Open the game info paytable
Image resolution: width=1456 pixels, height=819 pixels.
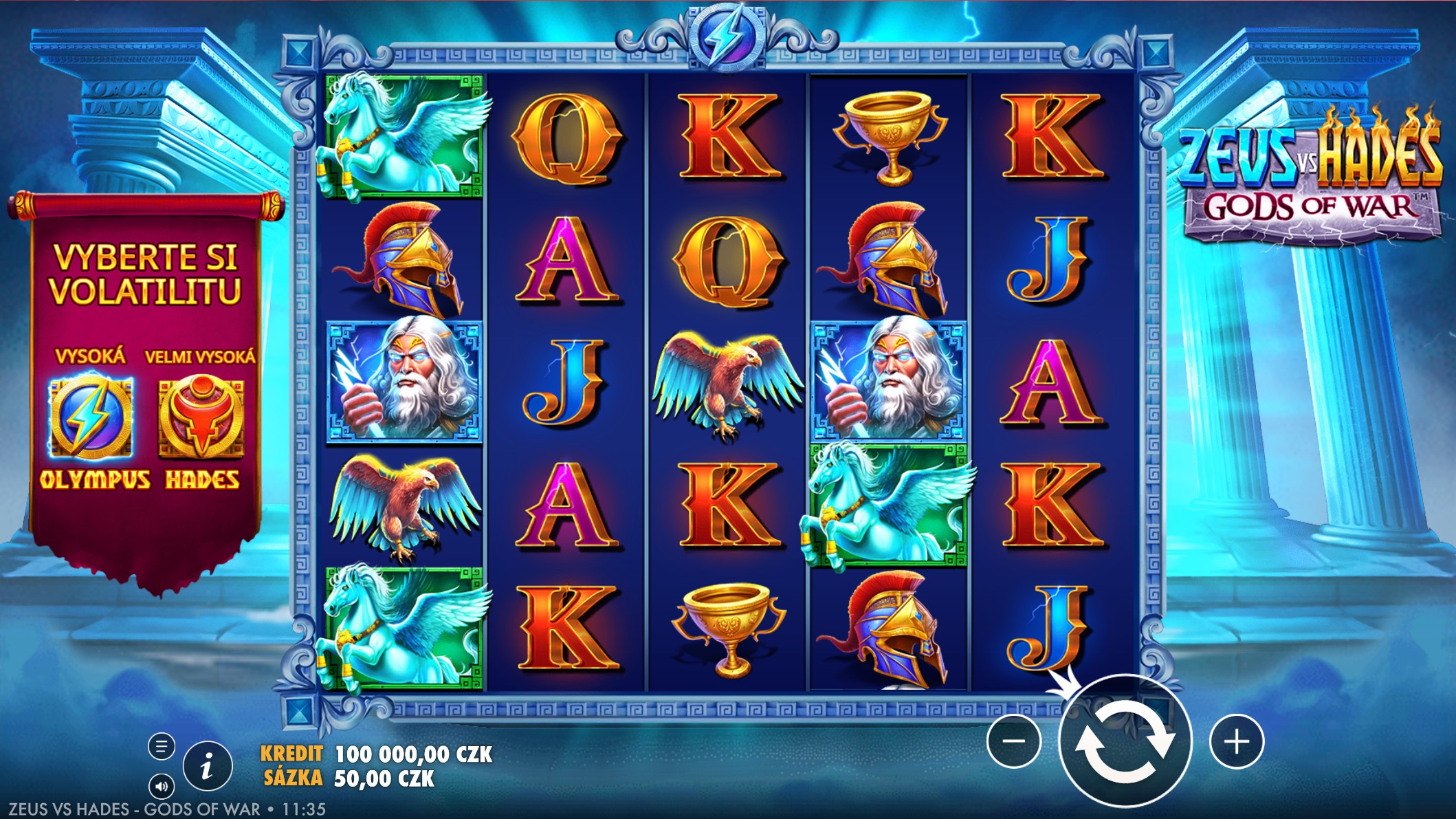[x=208, y=765]
